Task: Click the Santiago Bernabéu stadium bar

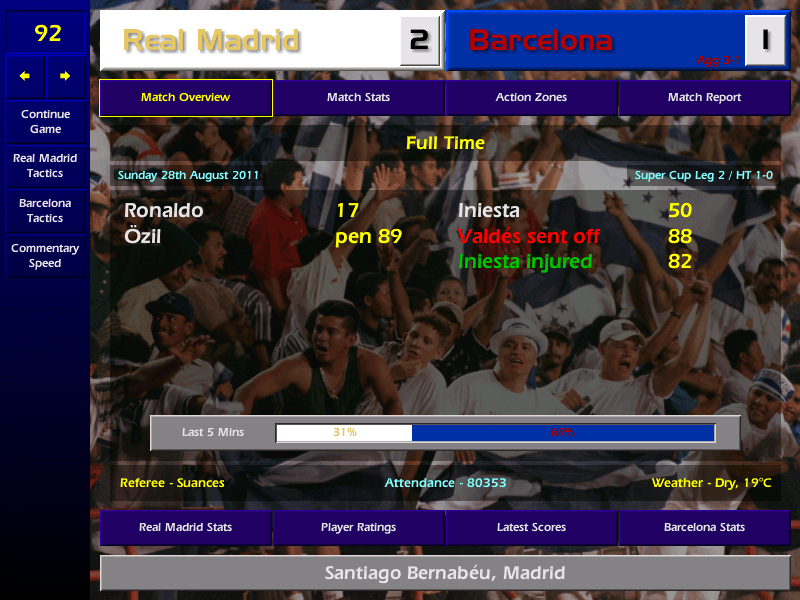Action: [445, 574]
